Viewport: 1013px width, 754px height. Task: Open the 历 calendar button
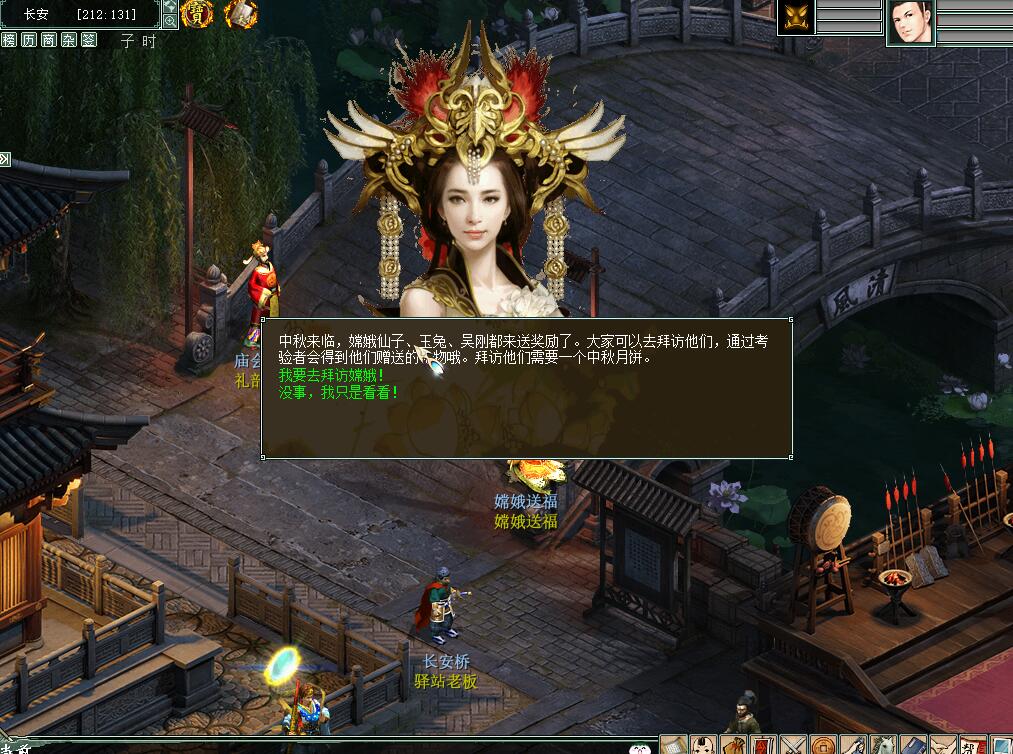[x=29, y=40]
